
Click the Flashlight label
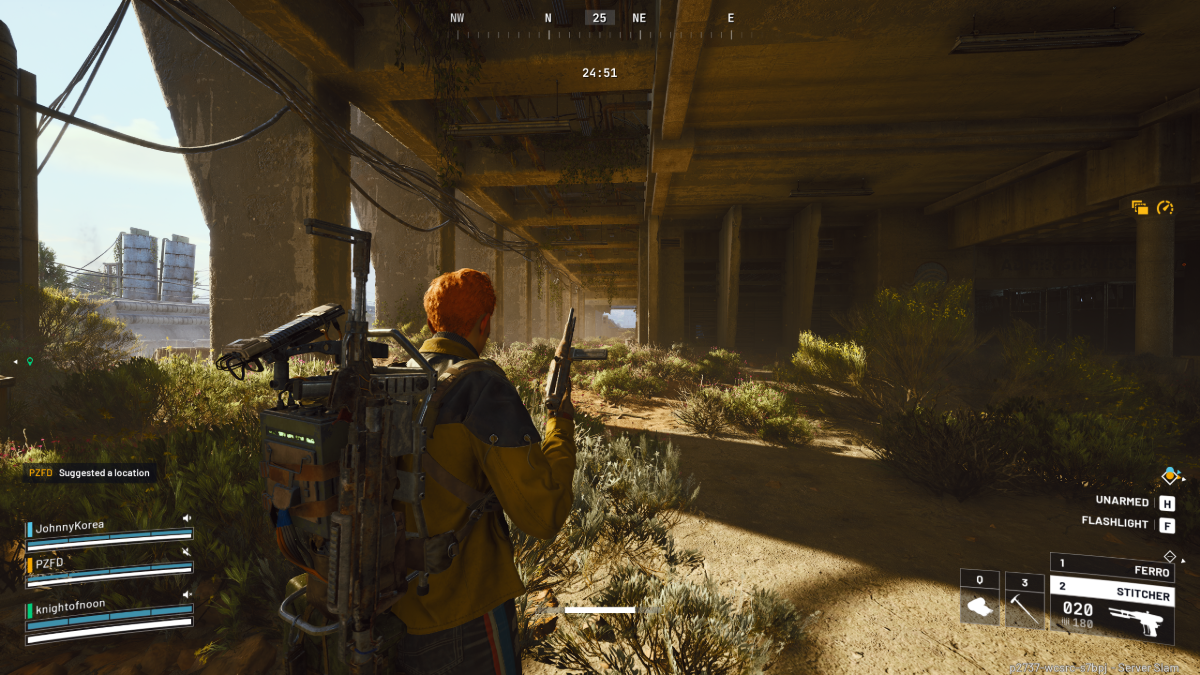click(x=1115, y=523)
